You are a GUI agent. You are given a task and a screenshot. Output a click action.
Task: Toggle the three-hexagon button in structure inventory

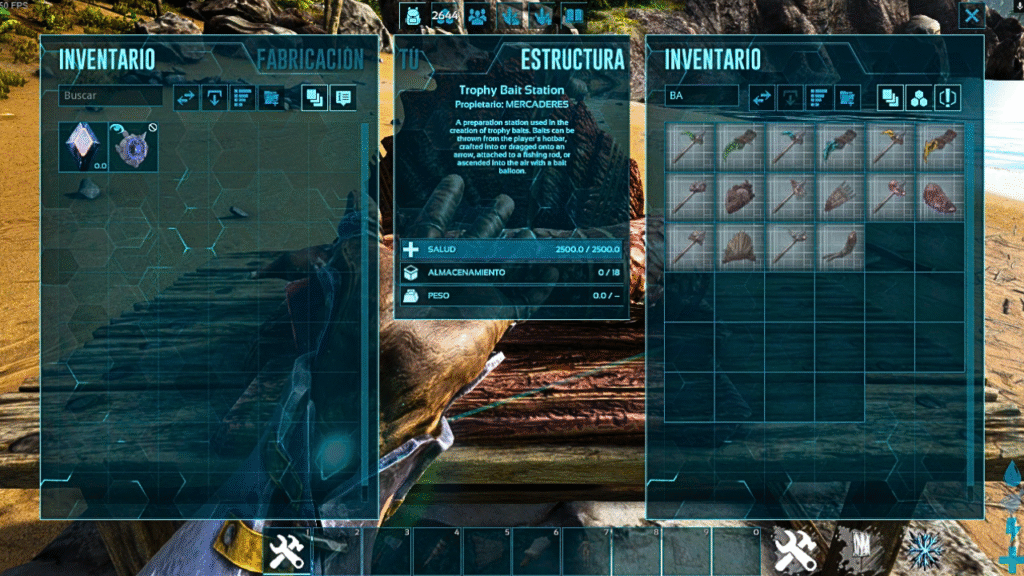pos(919,97)
